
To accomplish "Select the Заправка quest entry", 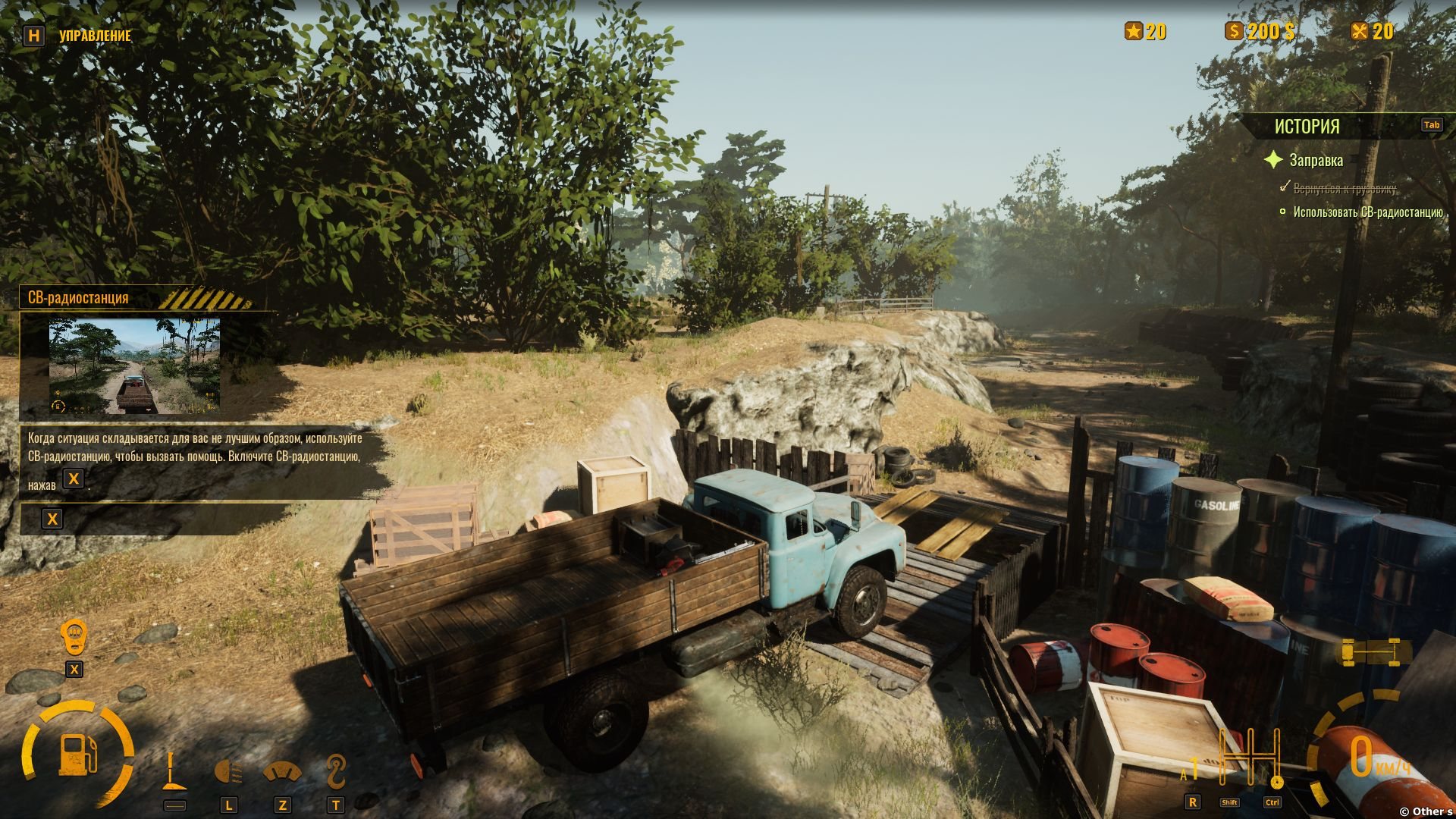I will (1316, 160).
